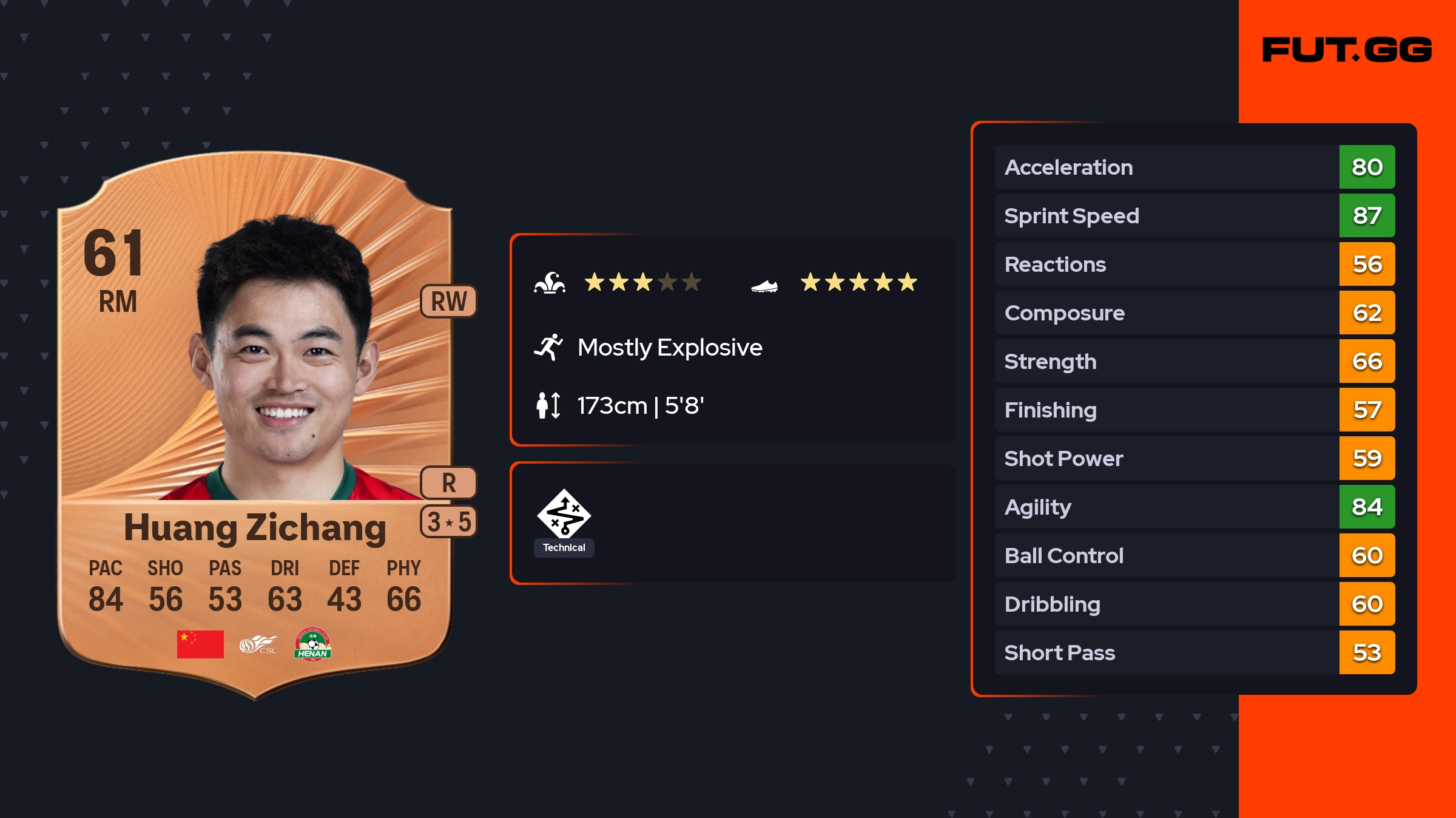Click the China flag on the card
Viewport: 1456px width, 818px height.
200,644
